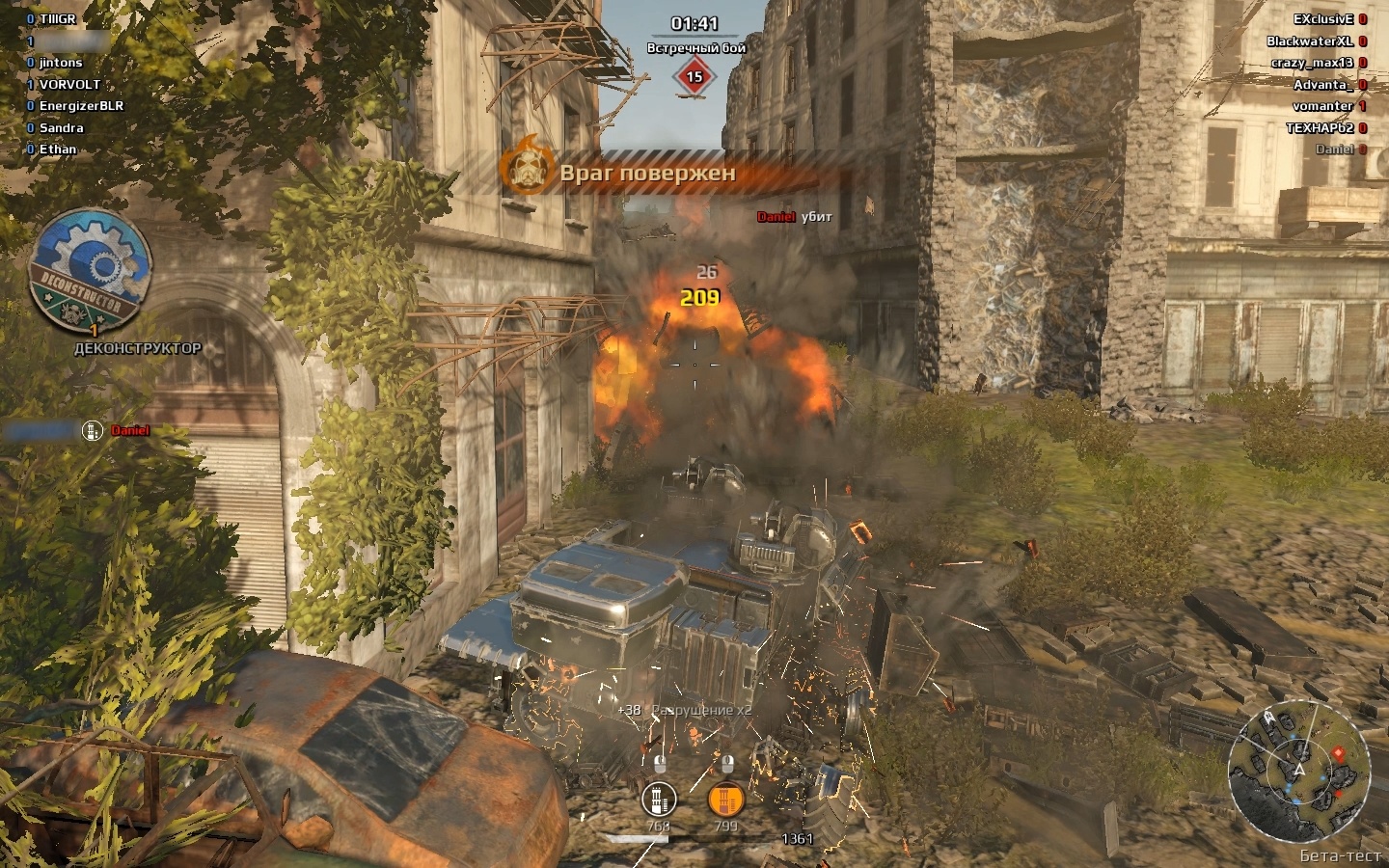
Task: Click the kill feed skull icon
Action: coord(92,431)
